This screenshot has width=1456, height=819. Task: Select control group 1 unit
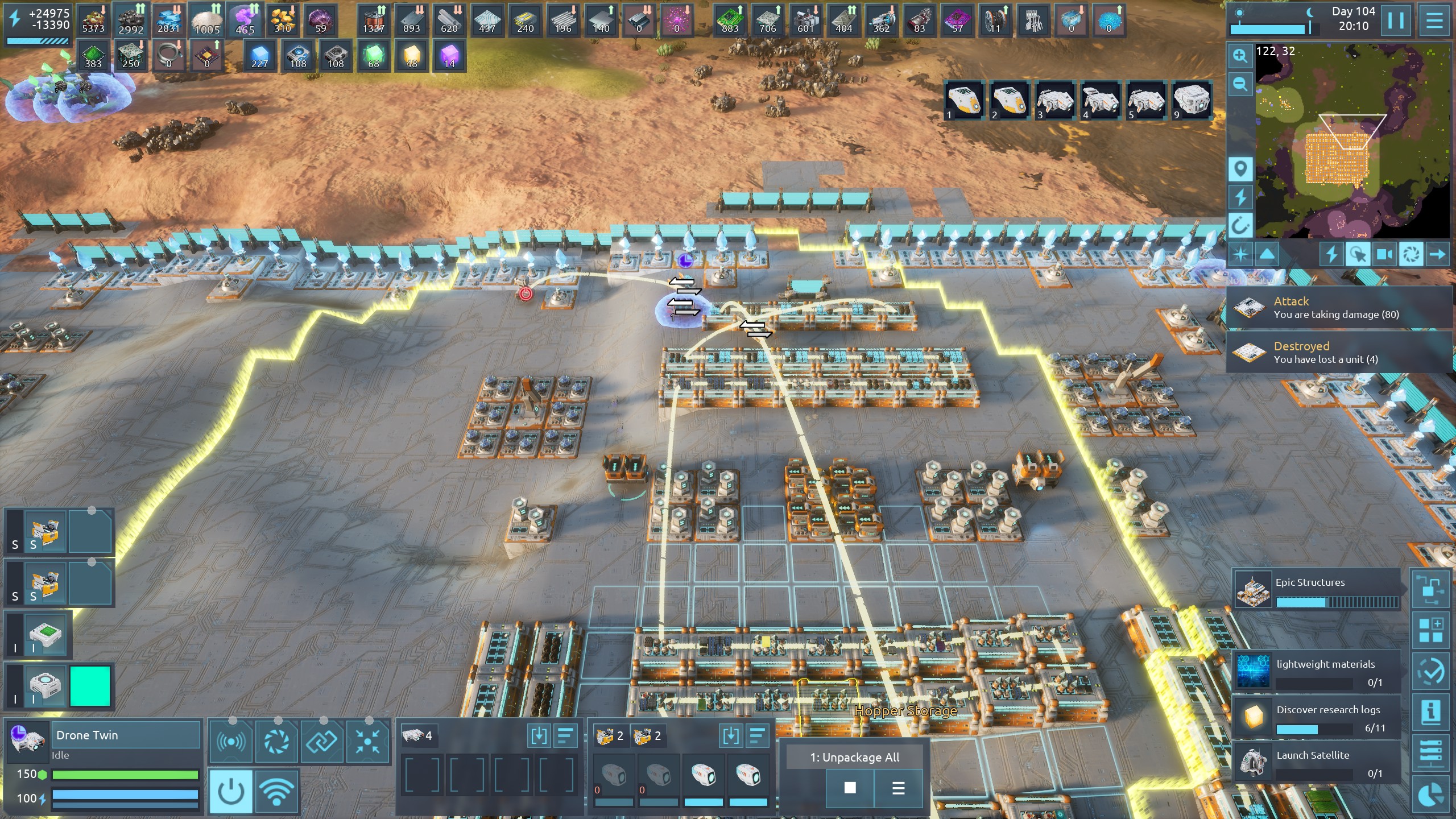(964, 100)
